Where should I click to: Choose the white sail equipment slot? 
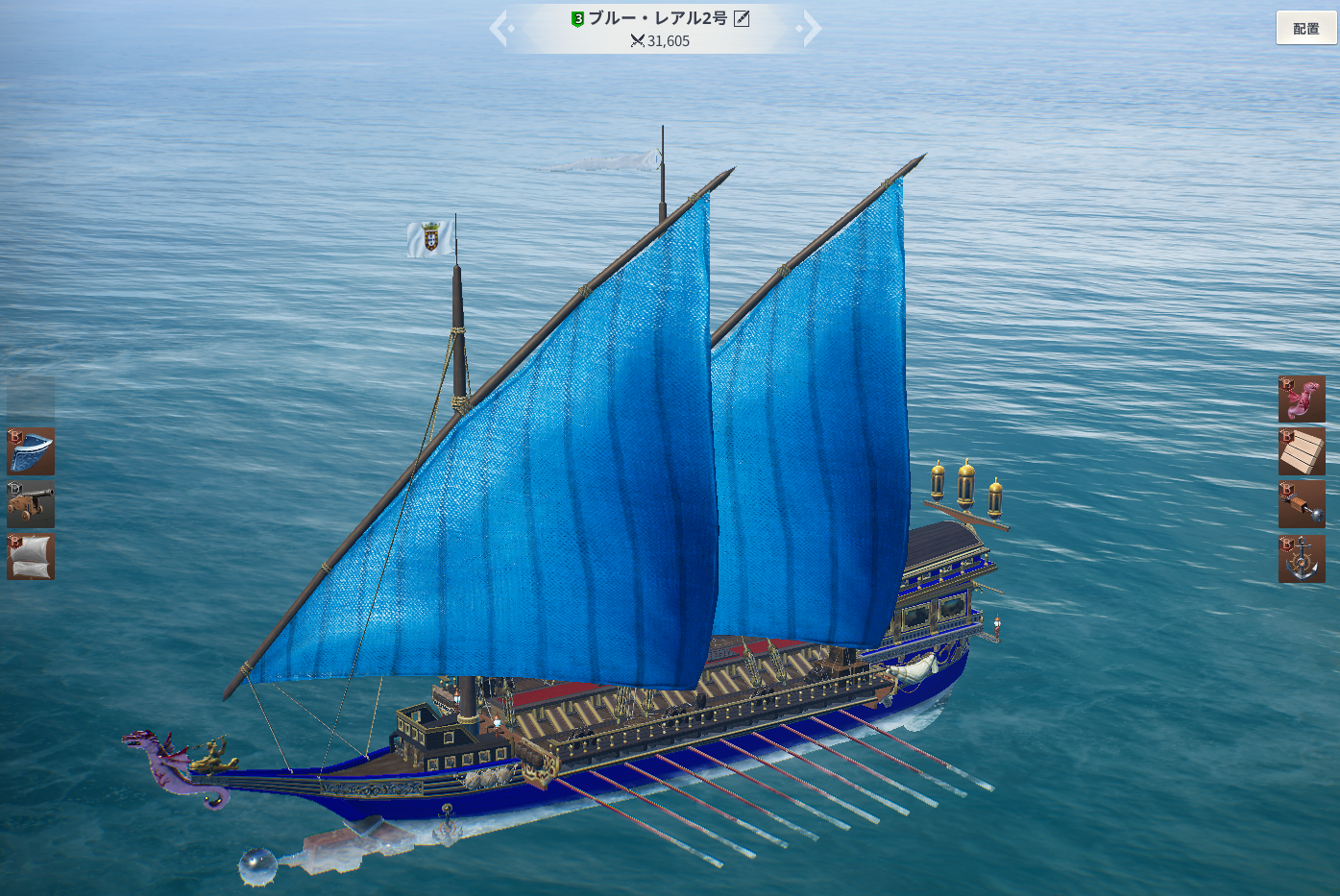click(31, 557)
